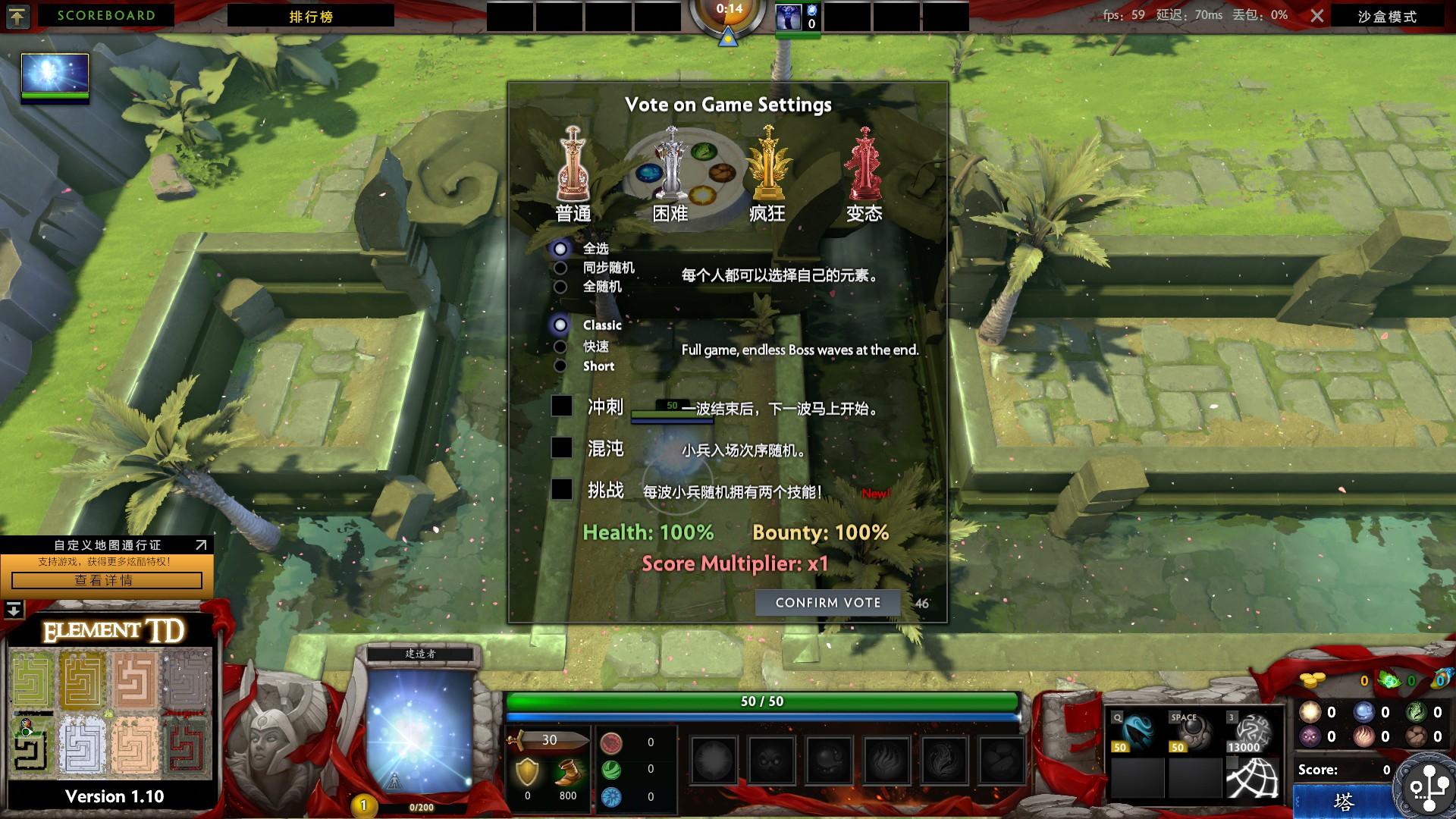This screenshot has height=819, width=1456.
Task: Select the Short game length radio button
Action: [560, 366]
